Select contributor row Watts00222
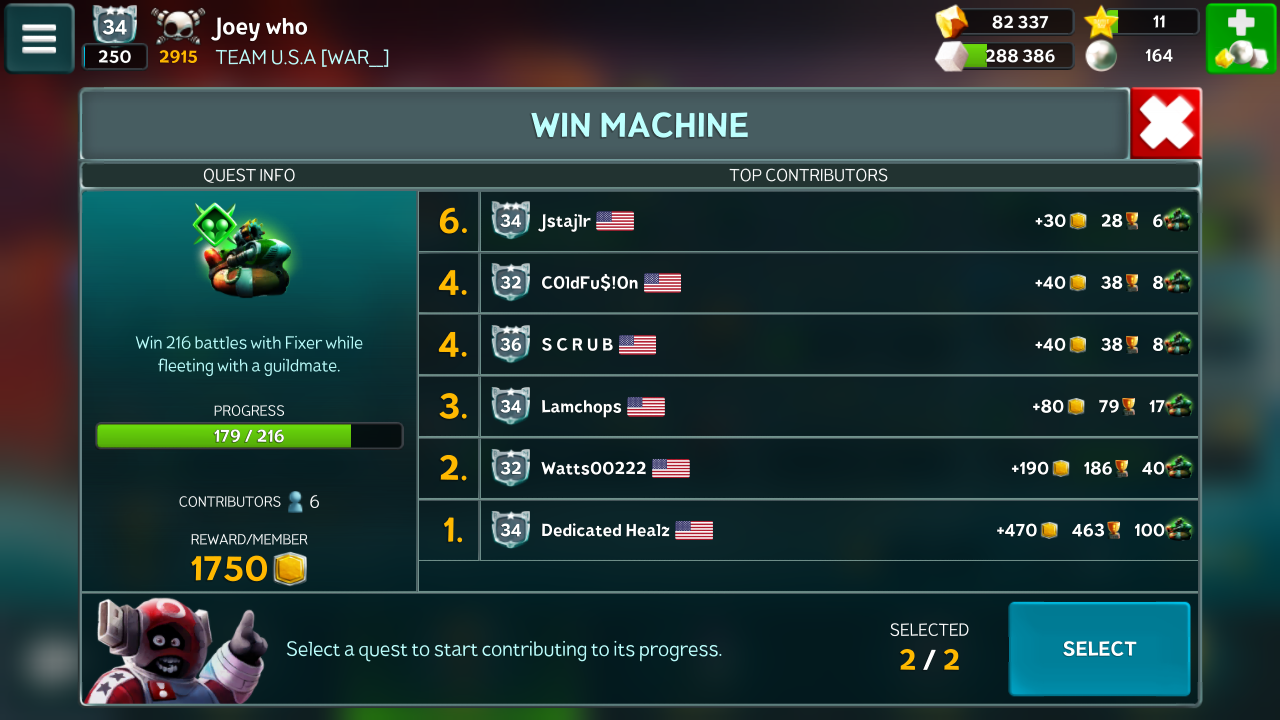 click(808, 468)
